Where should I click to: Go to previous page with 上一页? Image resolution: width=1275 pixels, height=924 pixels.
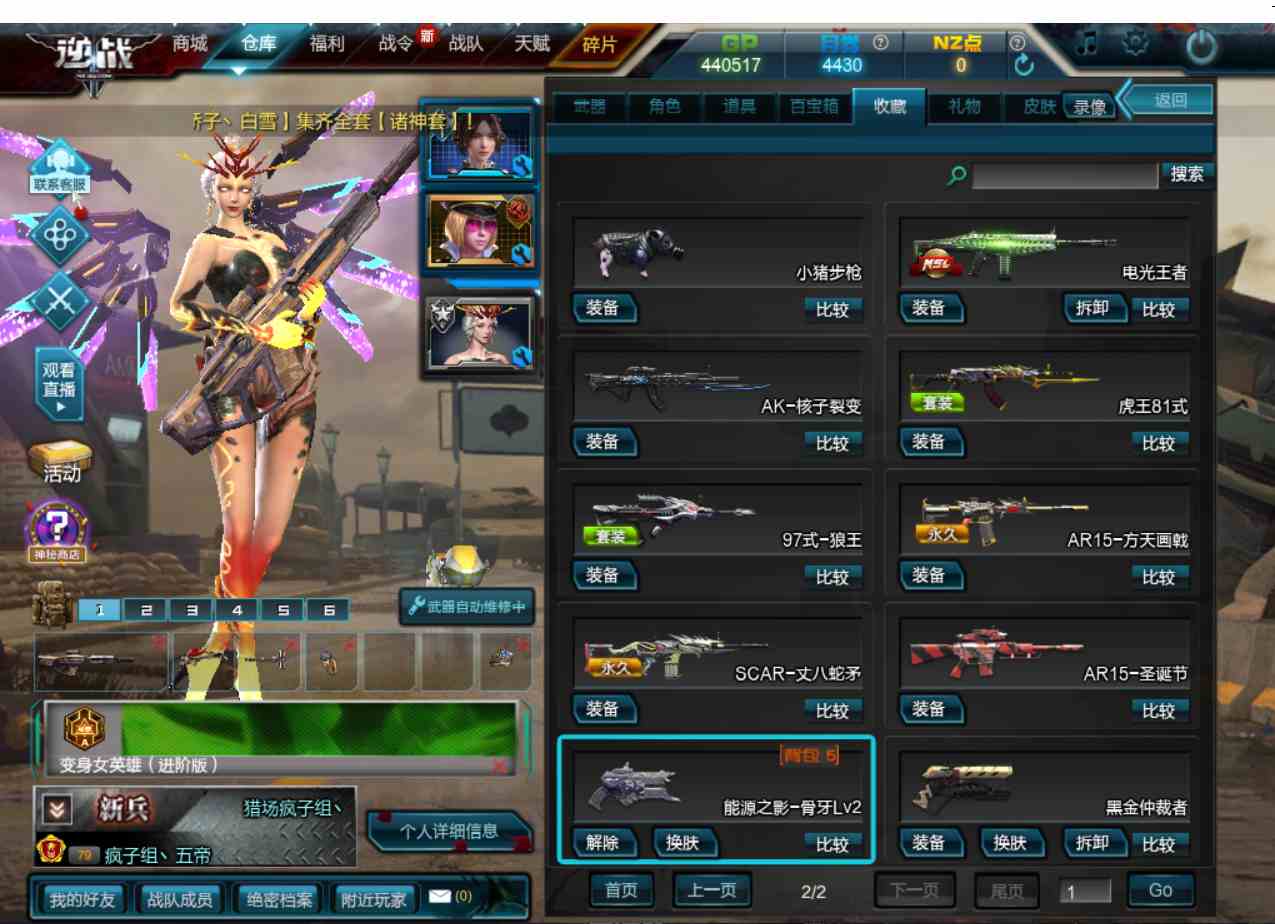click(x=712, y=890)
